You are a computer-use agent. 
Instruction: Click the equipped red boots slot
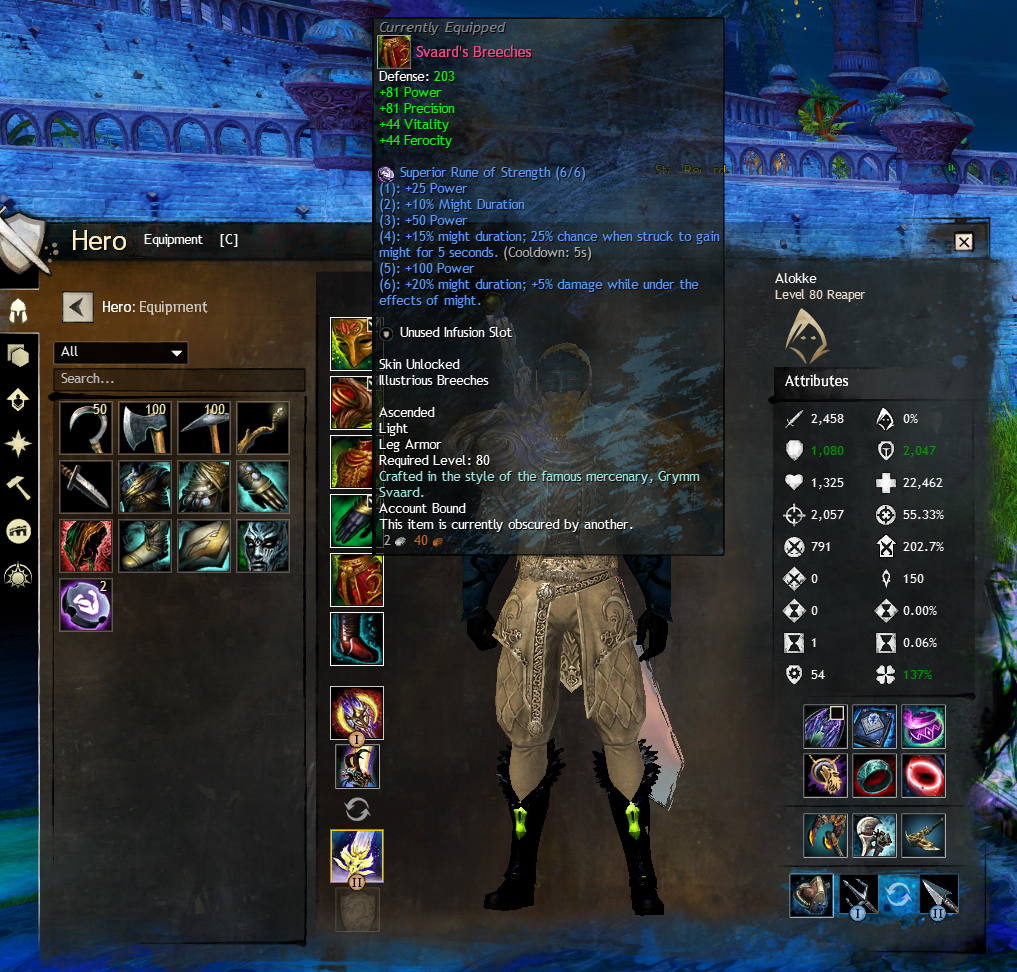pyautogui.click(x=357, y=639)
